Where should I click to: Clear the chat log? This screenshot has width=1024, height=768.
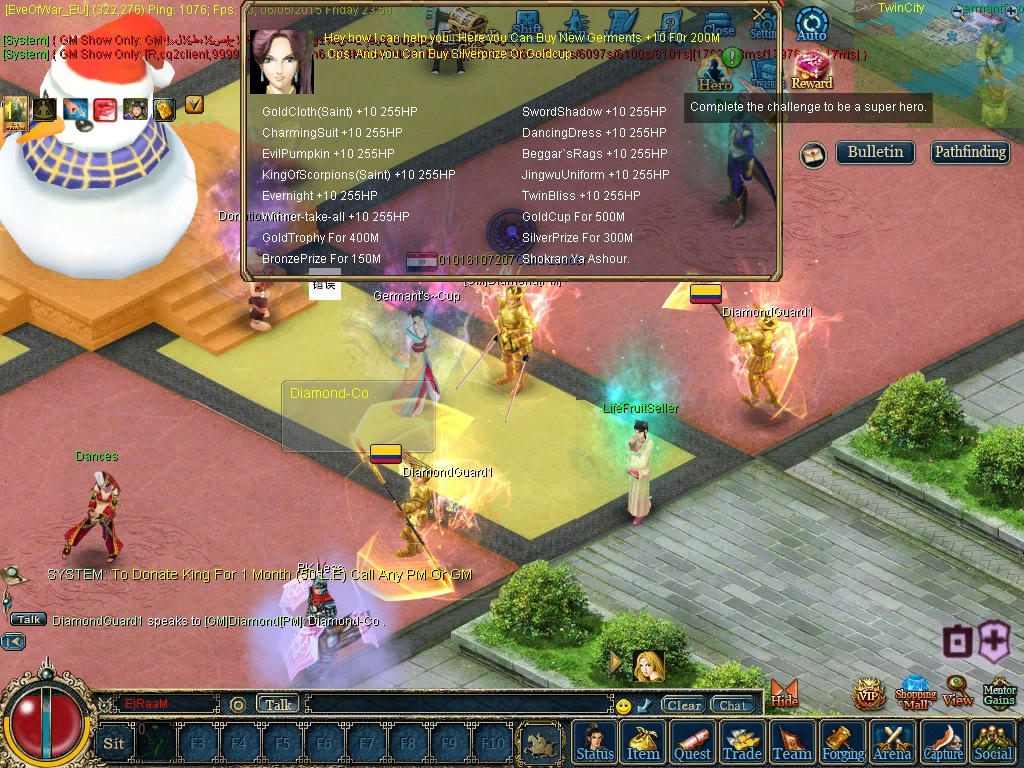coord(684,705)
